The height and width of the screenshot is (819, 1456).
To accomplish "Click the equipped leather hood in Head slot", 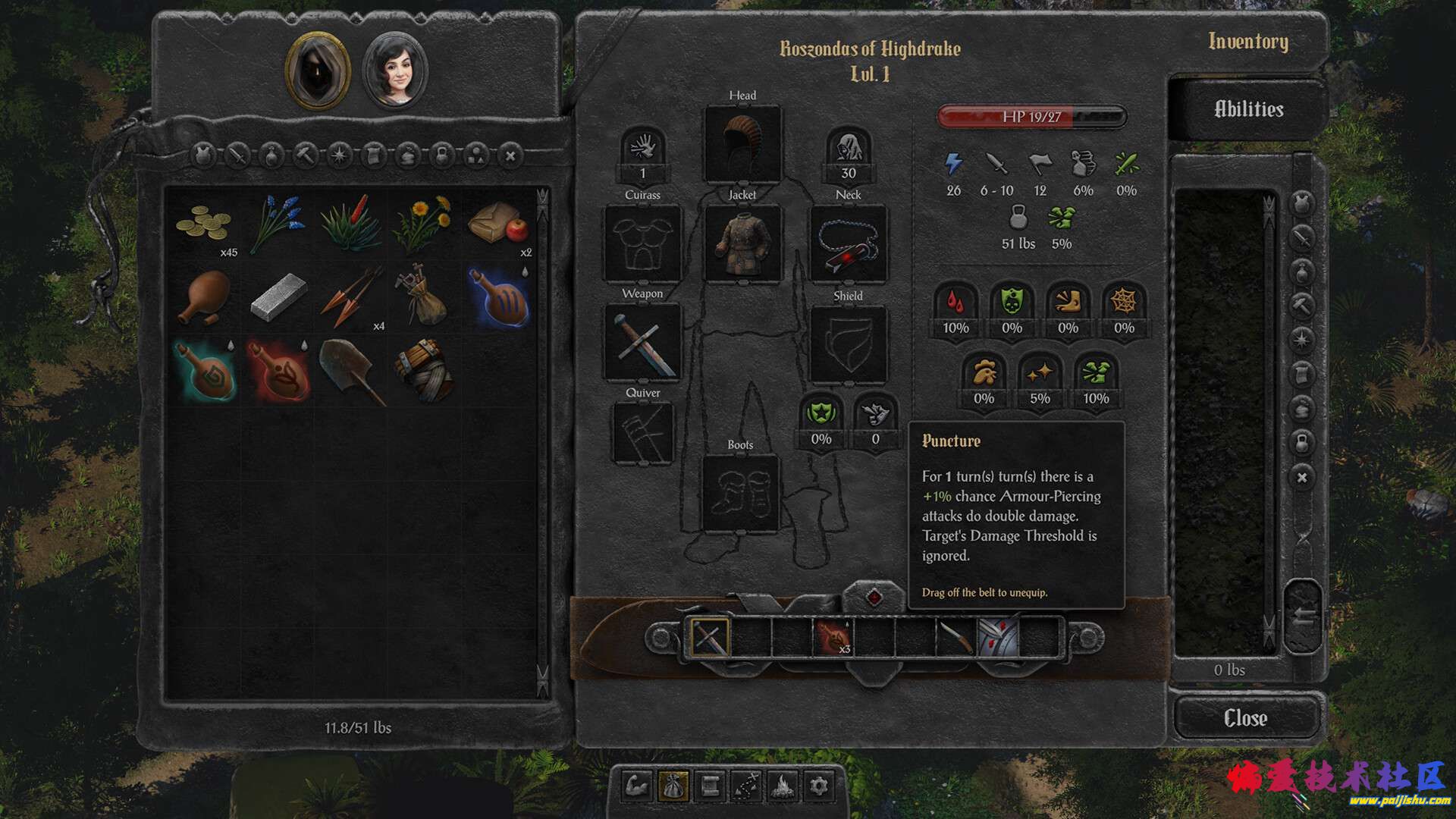I will (742, 144).
